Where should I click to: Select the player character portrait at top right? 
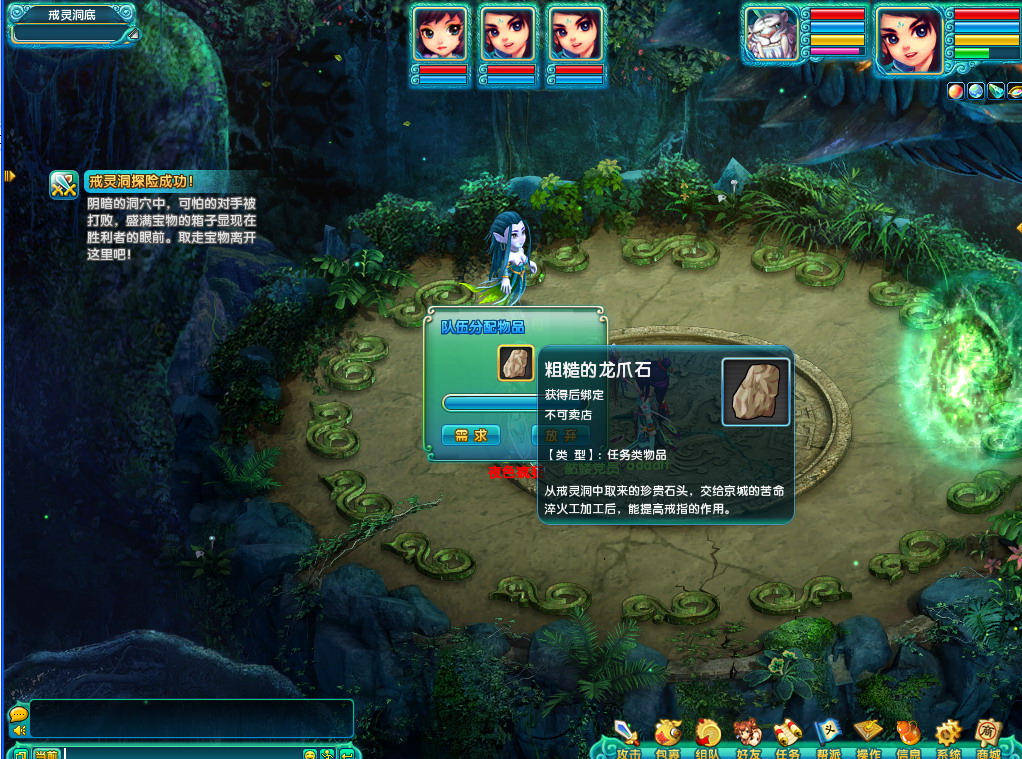pos(909,40)
